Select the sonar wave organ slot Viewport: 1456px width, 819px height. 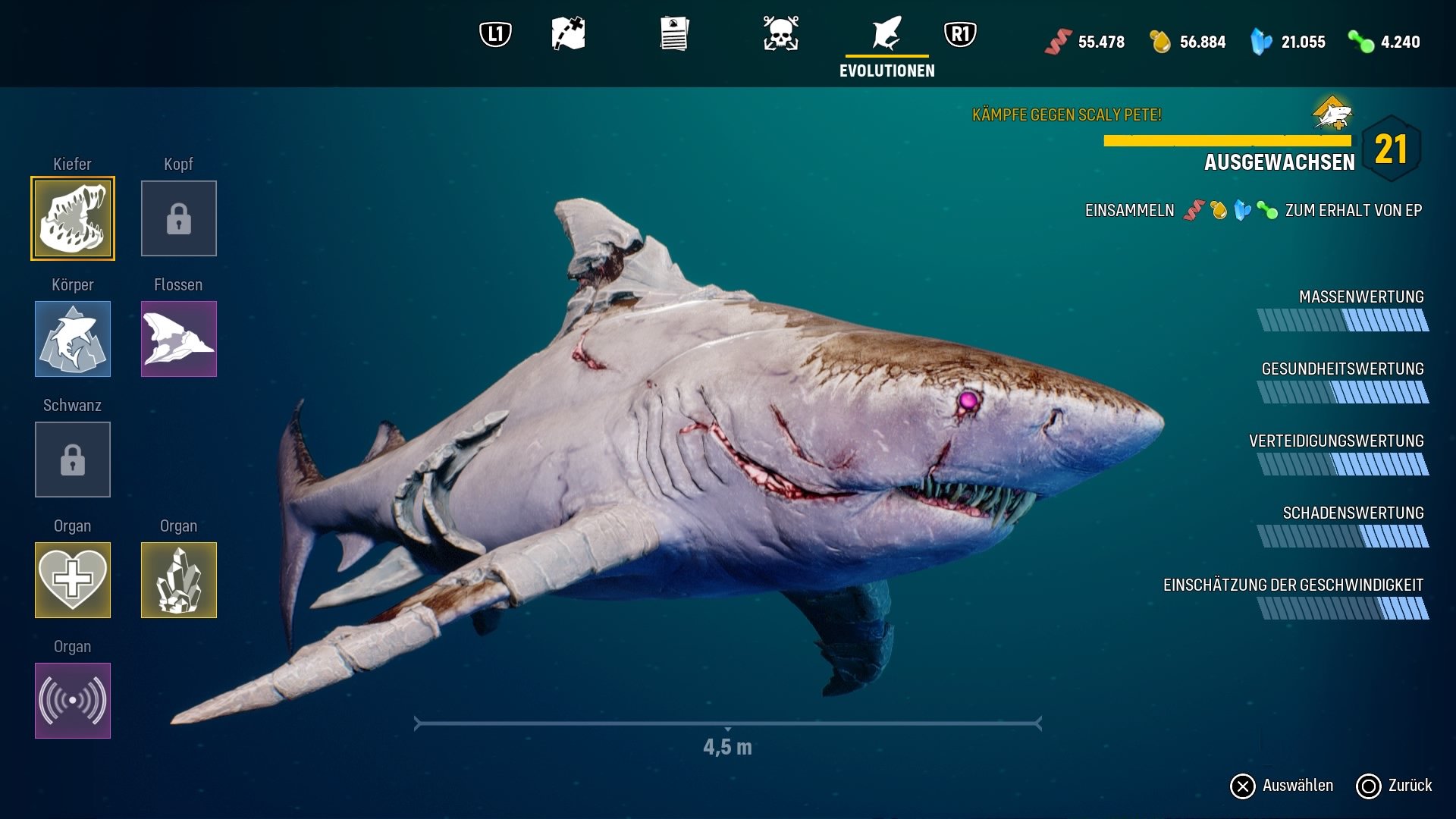73,701
